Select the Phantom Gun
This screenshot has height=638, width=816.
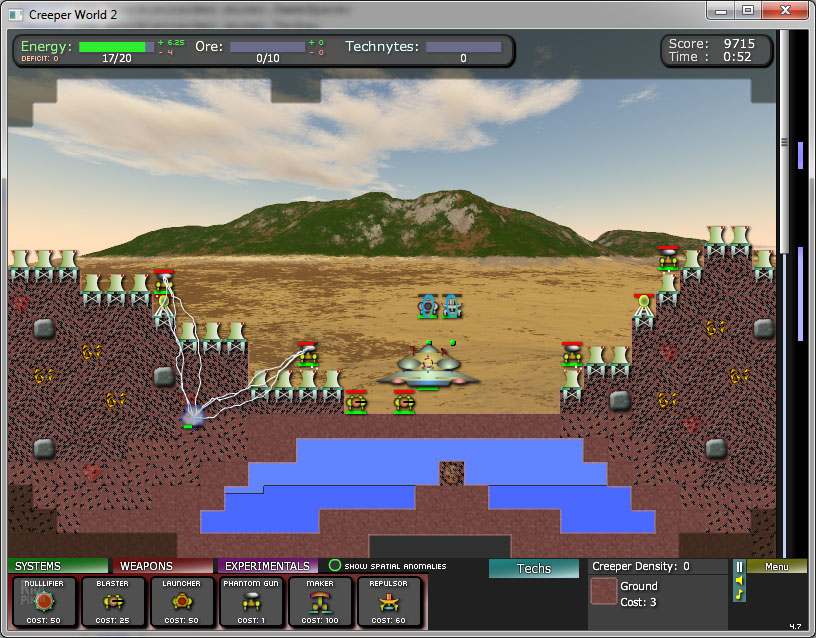251,602
